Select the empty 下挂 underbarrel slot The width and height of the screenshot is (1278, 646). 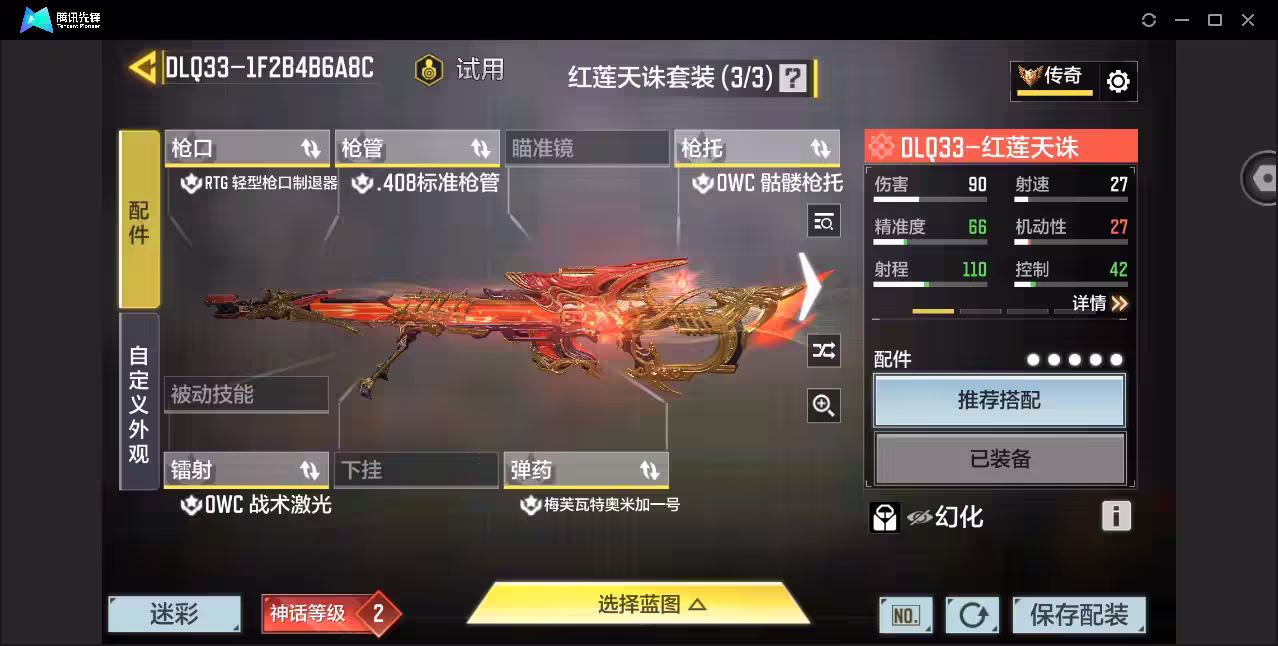(x=416, y=470)
